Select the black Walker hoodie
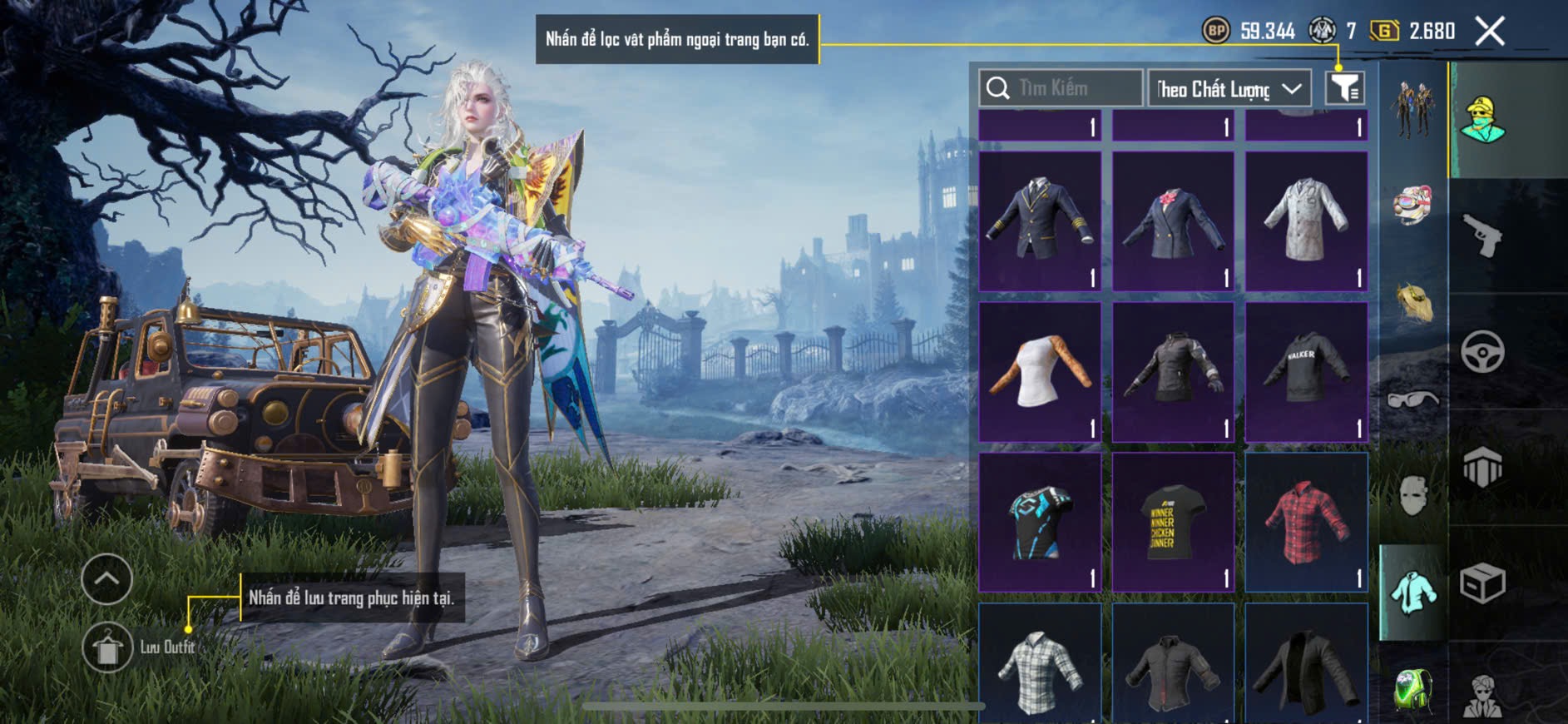This screenshot has height=724, width=1568. click(x=1306, y=371)
